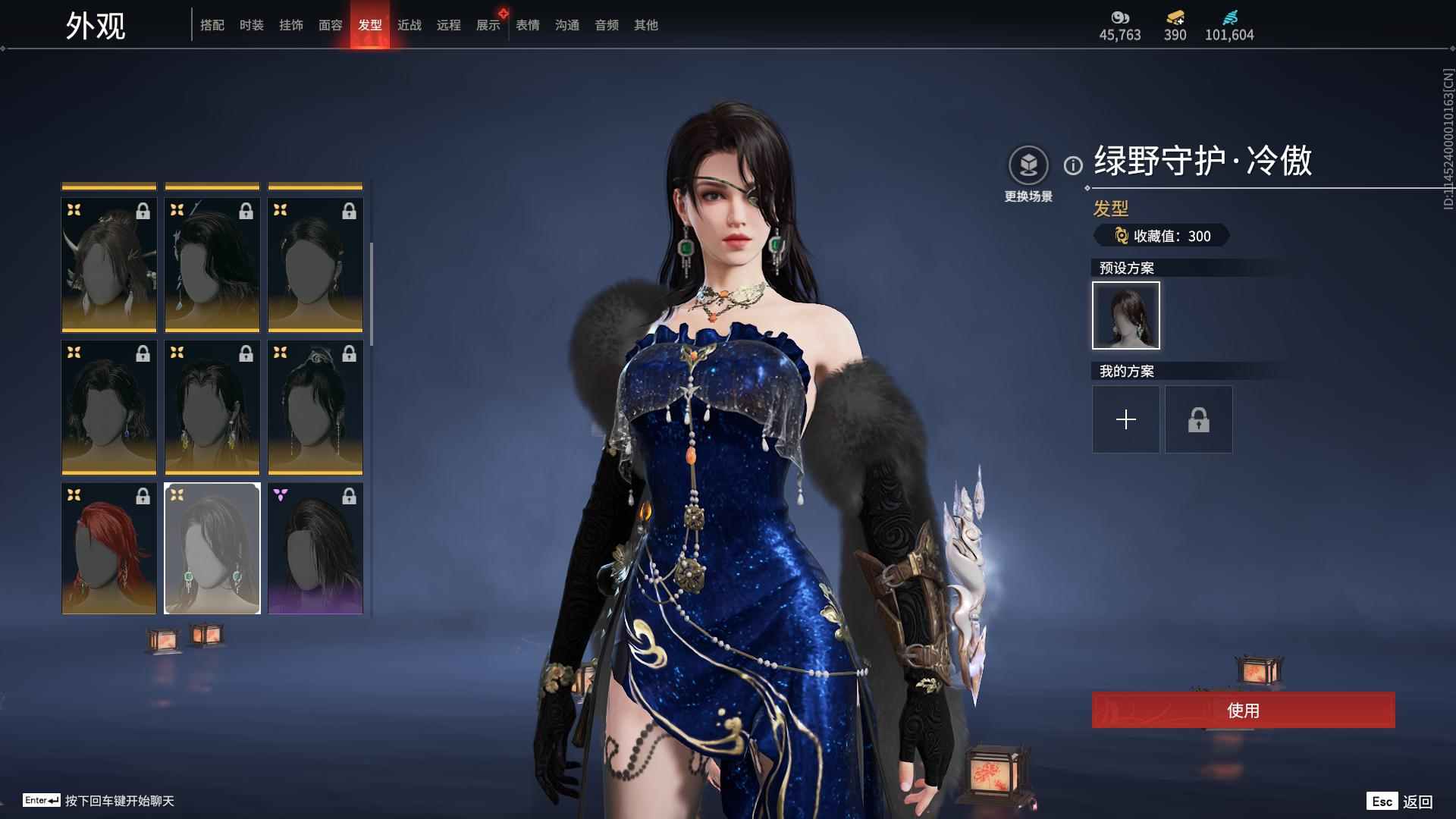Select the 表情 tab
The height and width of the screenshot is (819, 1456).
click(x=528, y=25)
